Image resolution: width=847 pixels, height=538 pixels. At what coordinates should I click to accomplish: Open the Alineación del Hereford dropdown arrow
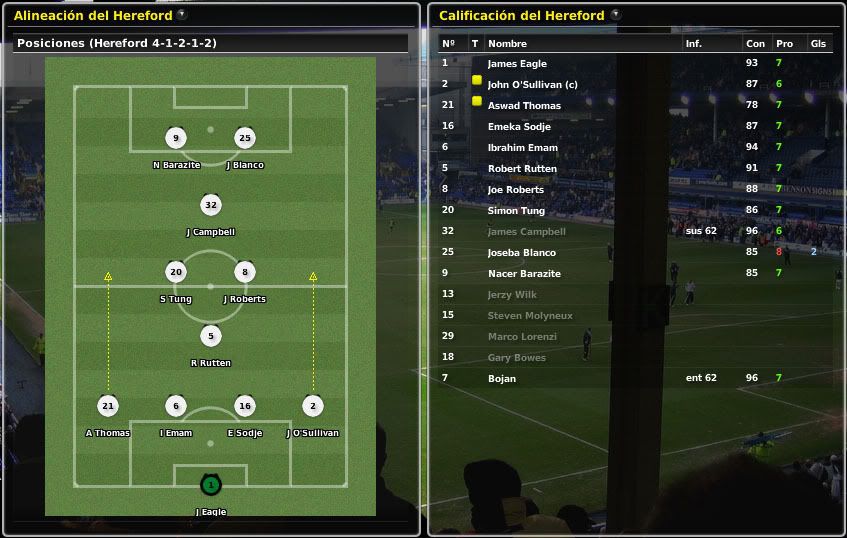[x=181, y=15]
